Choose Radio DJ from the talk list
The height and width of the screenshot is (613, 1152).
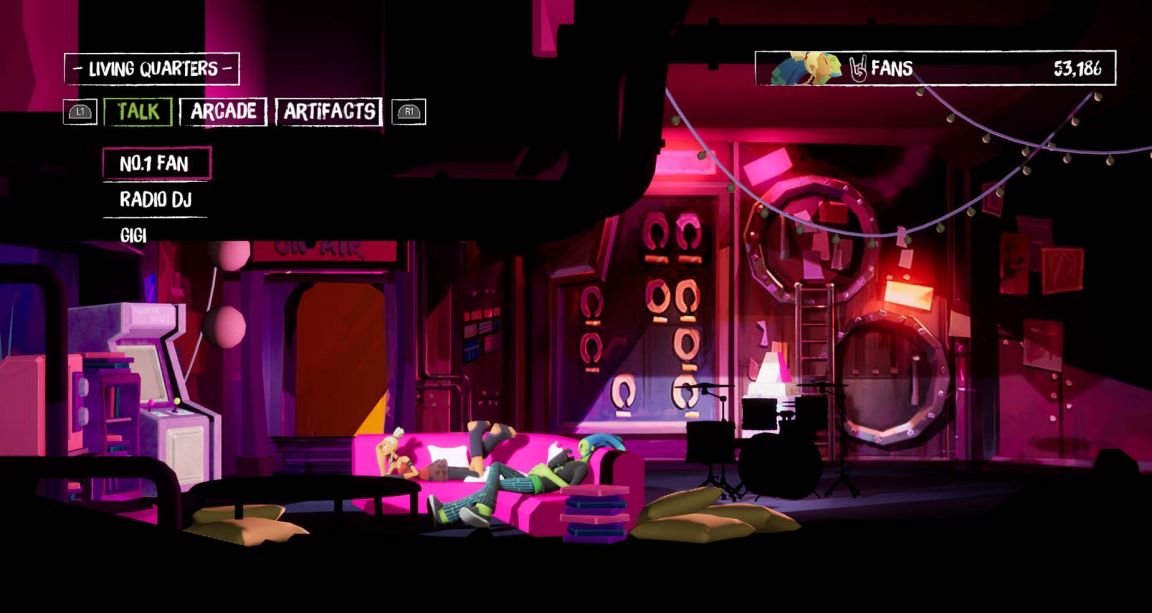pyautogui.click(x=155, y=199)
